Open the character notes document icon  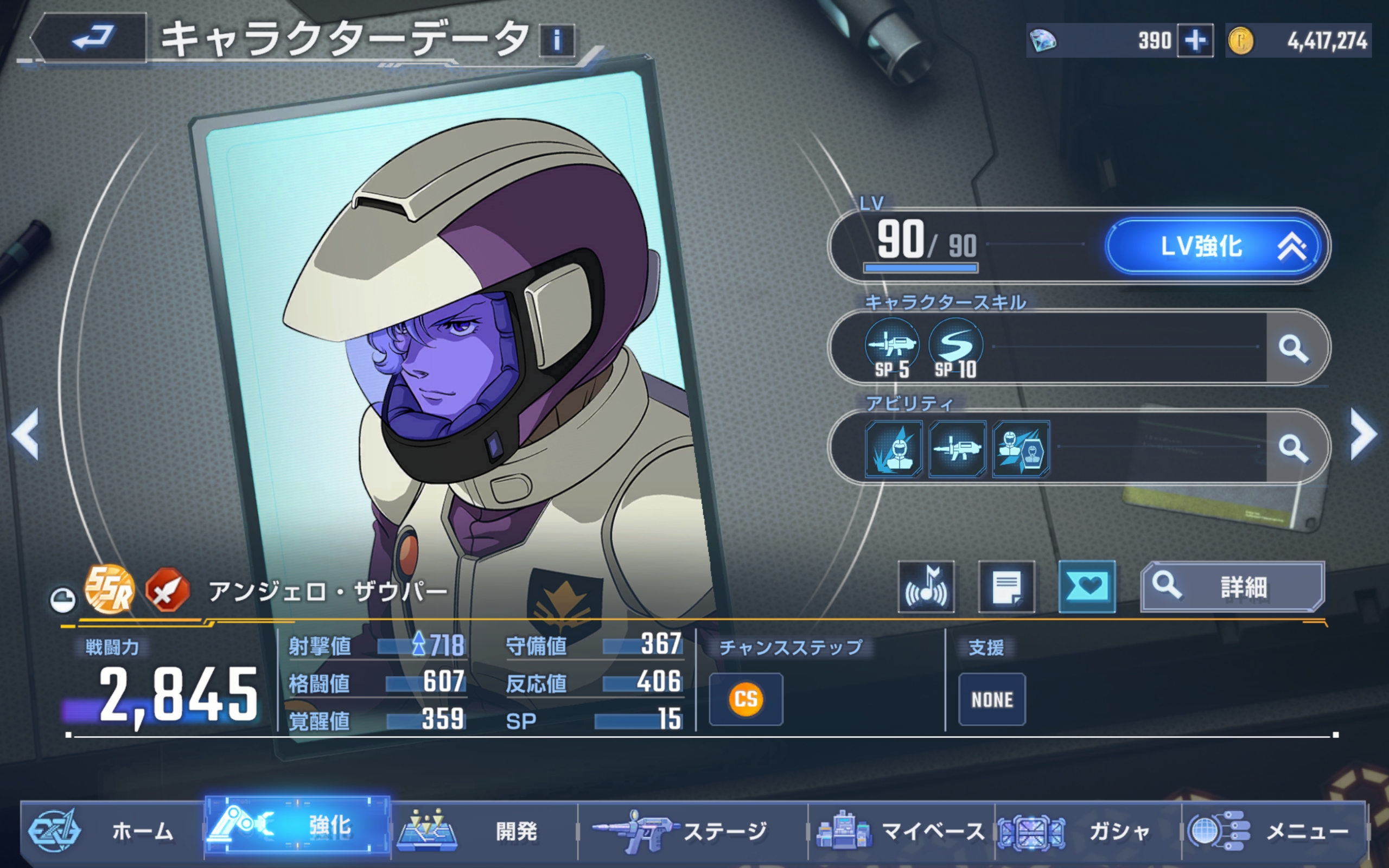[1006, 586]
